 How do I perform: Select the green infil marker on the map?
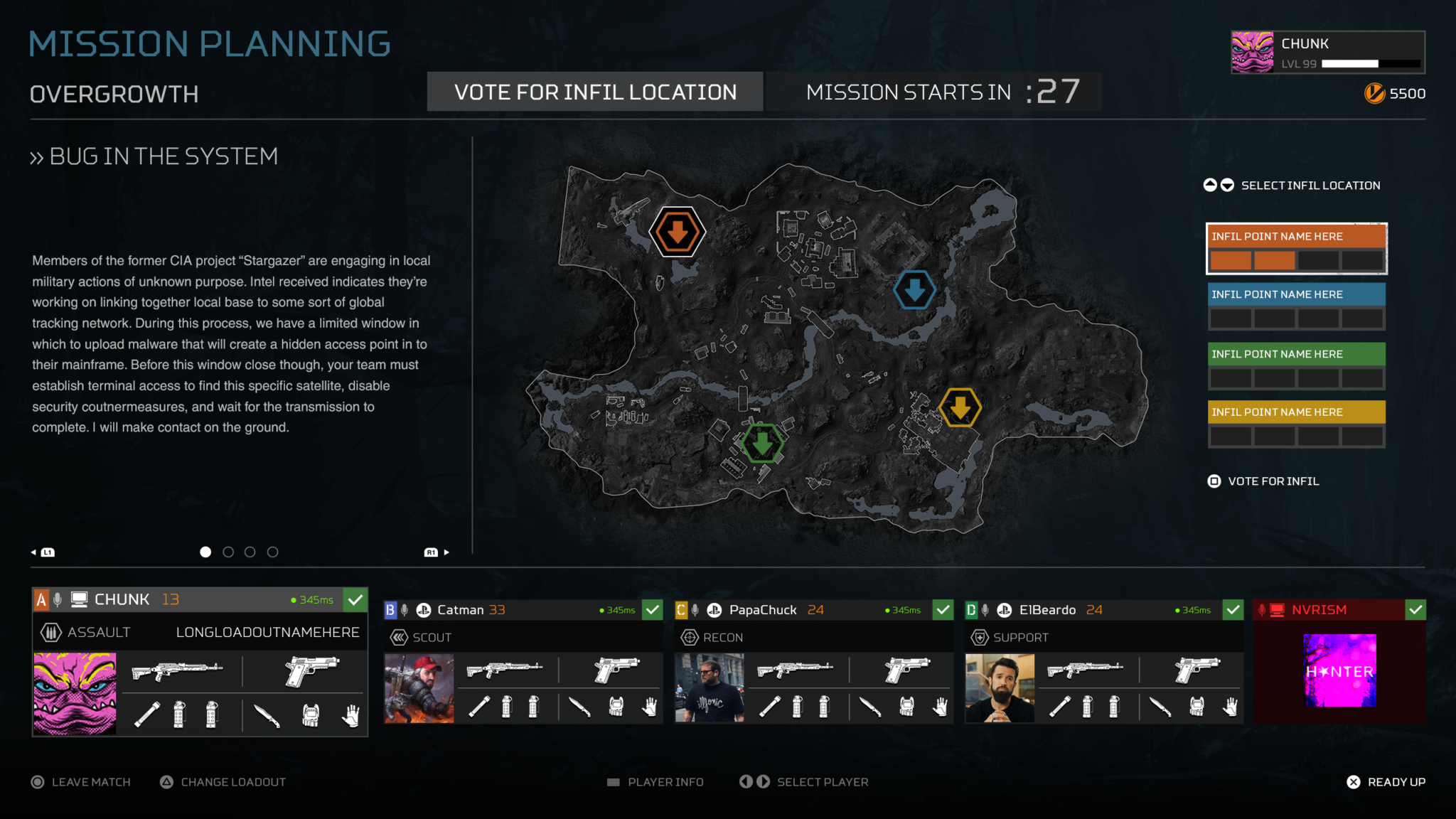762,443
